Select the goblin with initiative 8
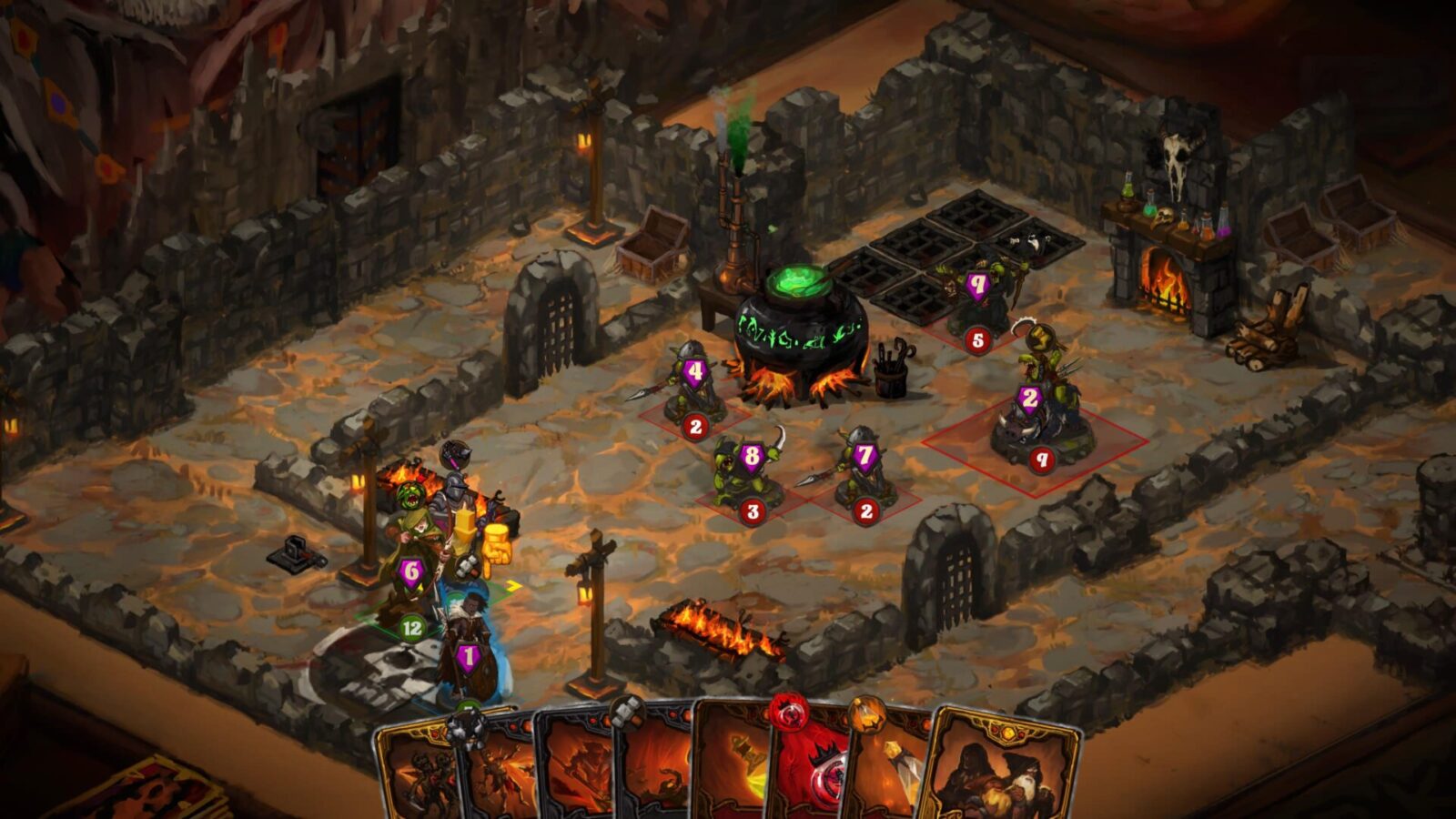 748,473
